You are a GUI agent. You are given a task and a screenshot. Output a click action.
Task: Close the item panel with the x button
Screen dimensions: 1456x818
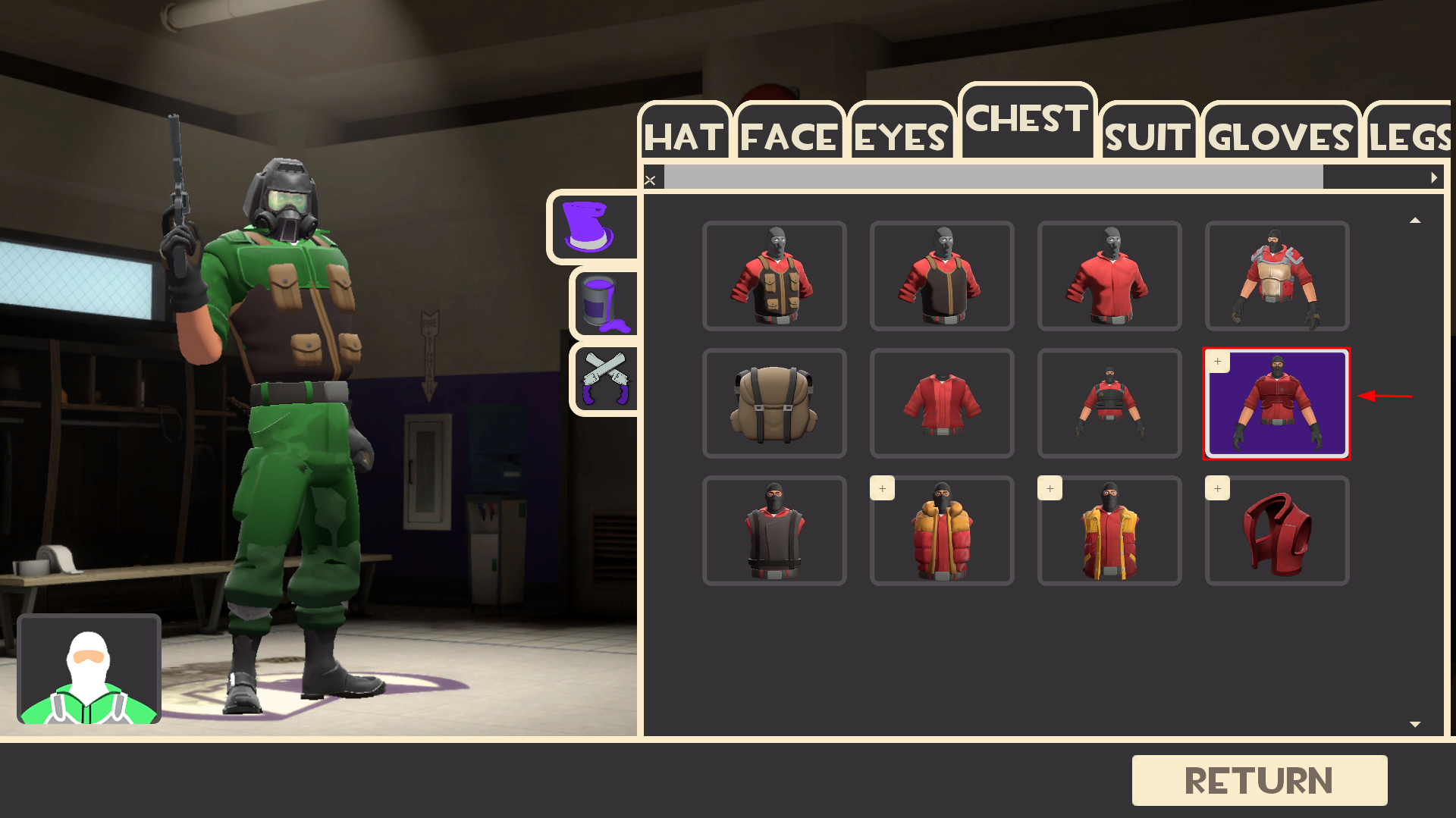click(x=651, y=179)
